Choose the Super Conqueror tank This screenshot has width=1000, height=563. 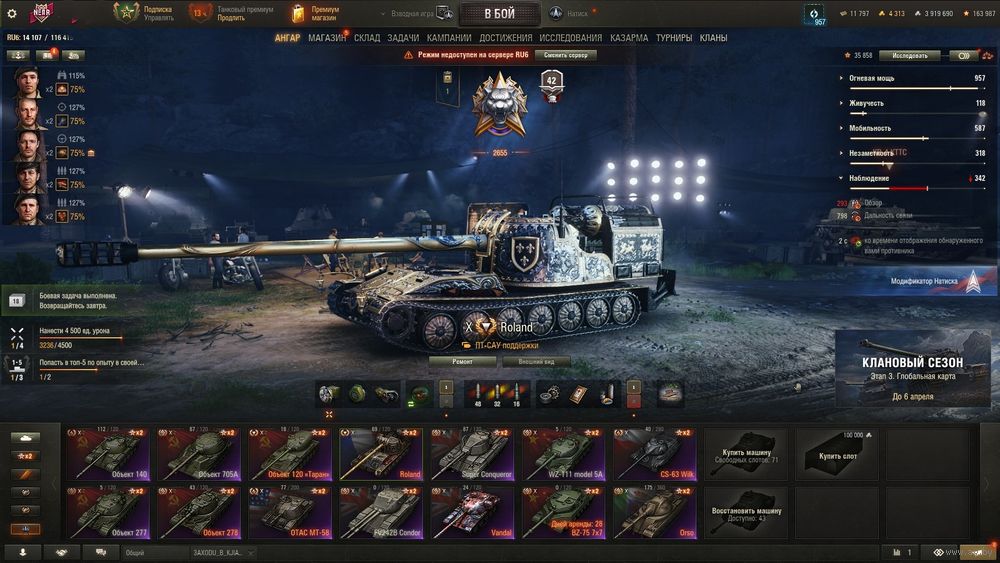472,454
